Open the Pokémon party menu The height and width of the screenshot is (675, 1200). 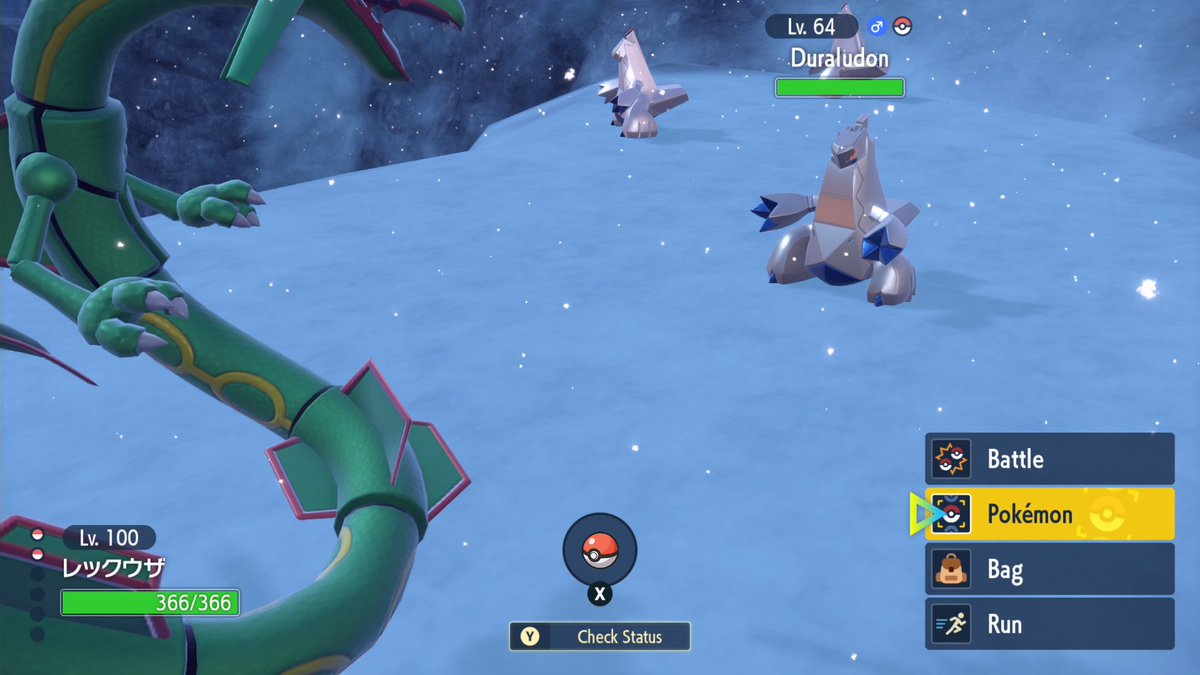tap(1049, 514)
